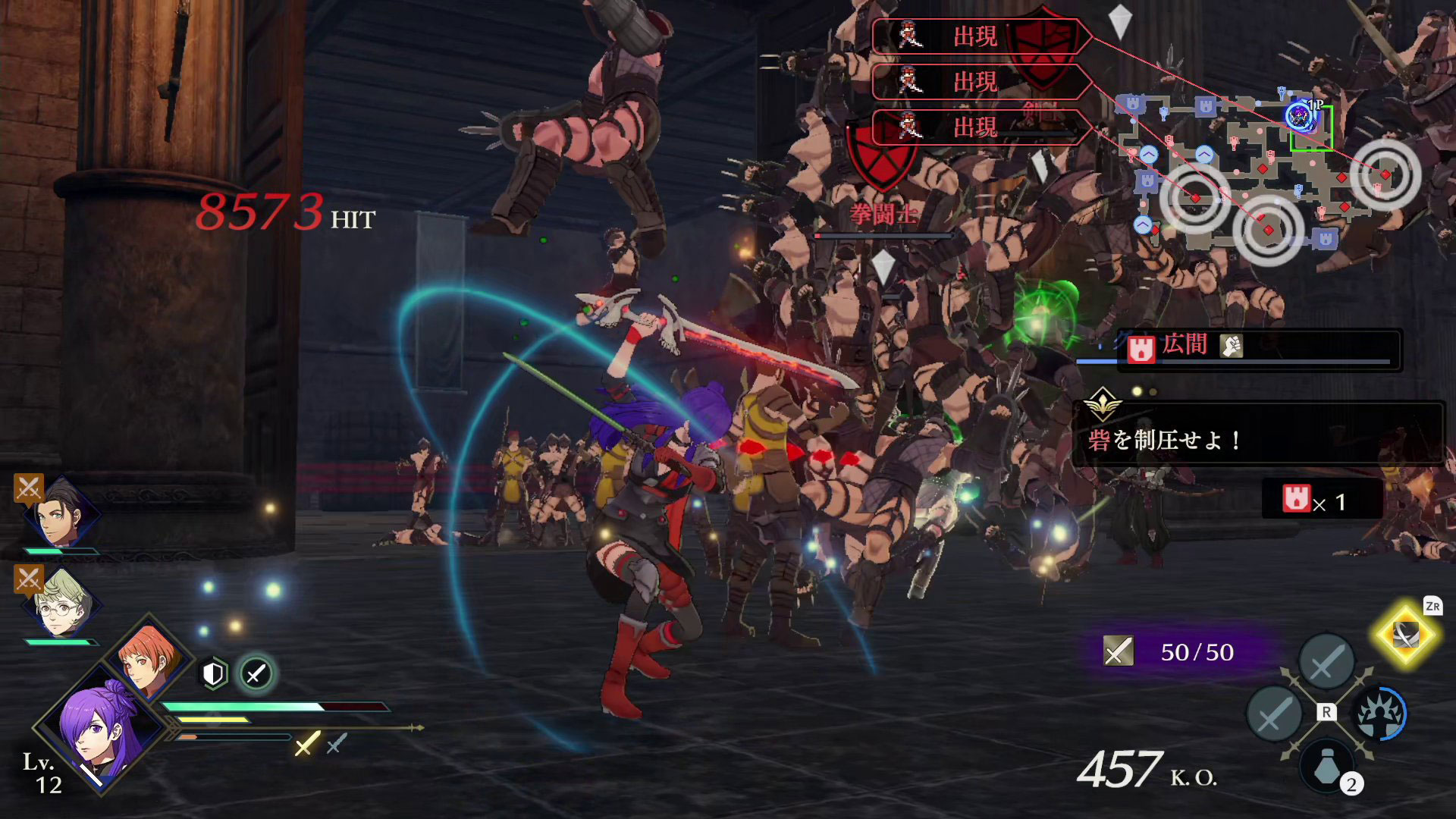The image size is (1456, 819).
Task: Use the healing potion item
Action: click(1327, 767)
